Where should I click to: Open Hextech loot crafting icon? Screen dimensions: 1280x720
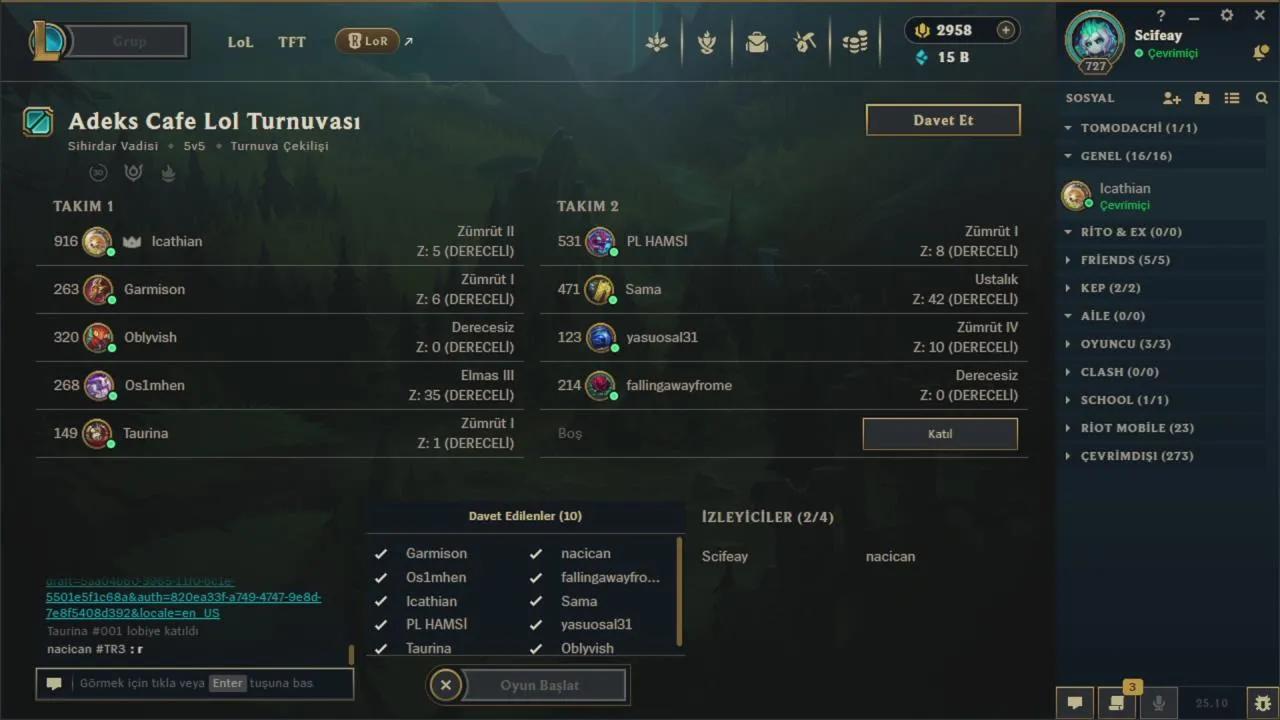click(805, 41)
